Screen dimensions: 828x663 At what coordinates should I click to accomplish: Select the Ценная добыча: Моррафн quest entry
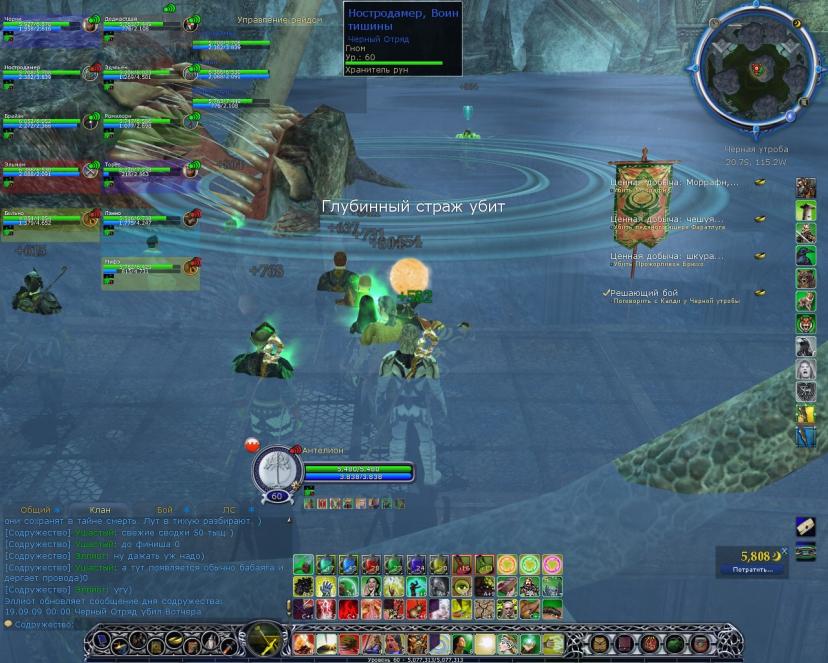coord(675,183)
